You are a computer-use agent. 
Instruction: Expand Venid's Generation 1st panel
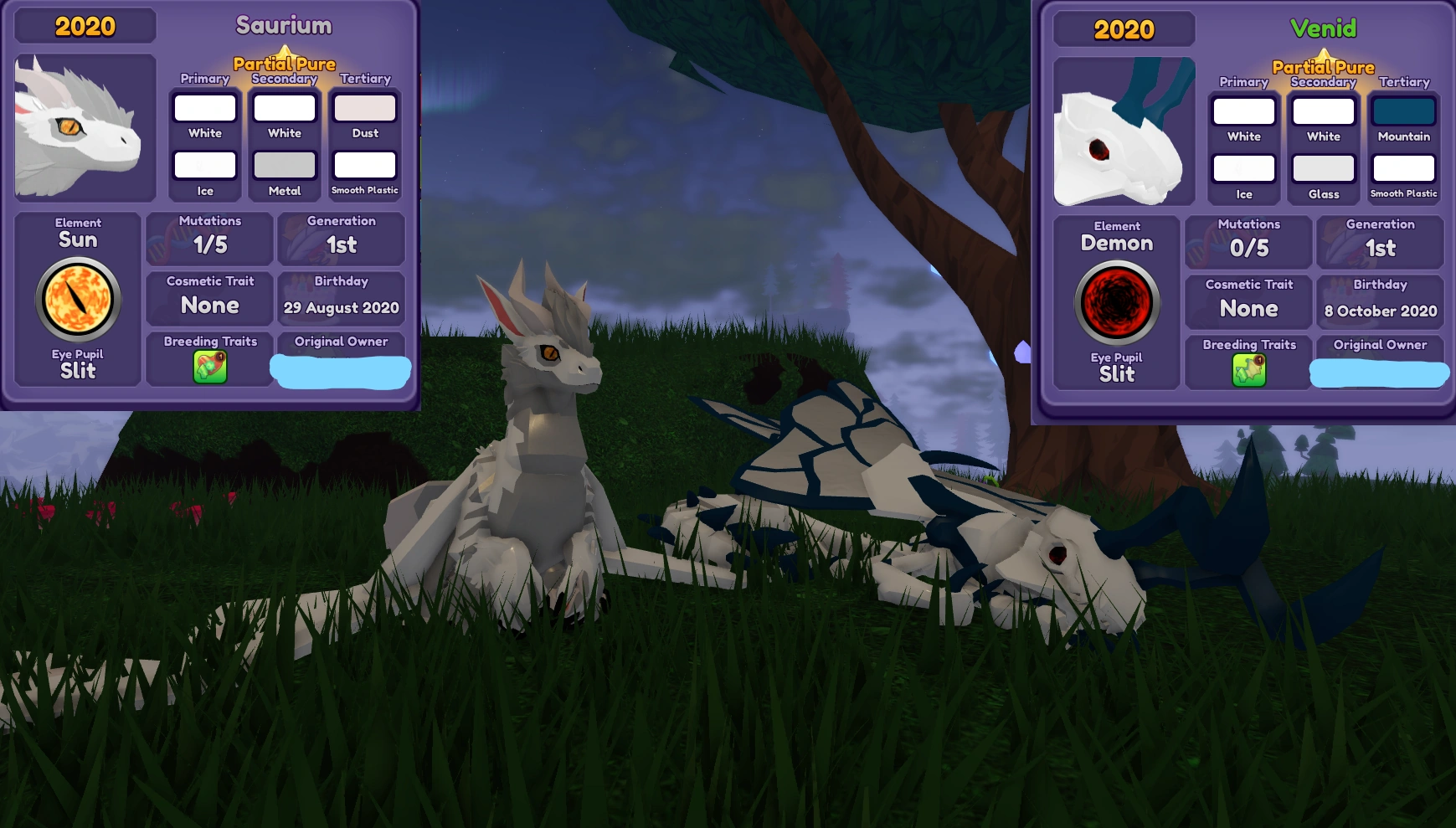[x=1380, y=242]
